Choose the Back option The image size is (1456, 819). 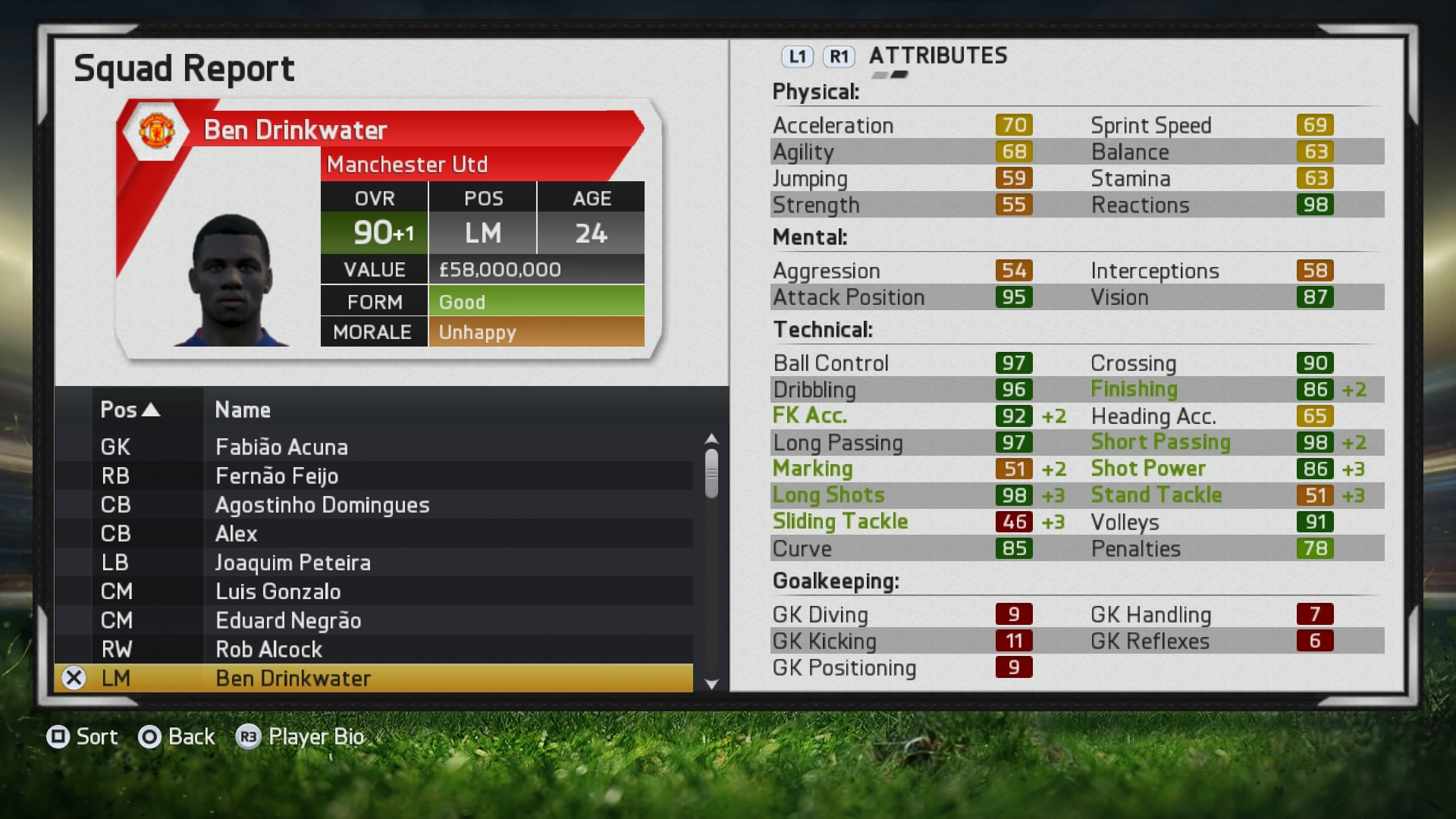[x=177, y=736]
